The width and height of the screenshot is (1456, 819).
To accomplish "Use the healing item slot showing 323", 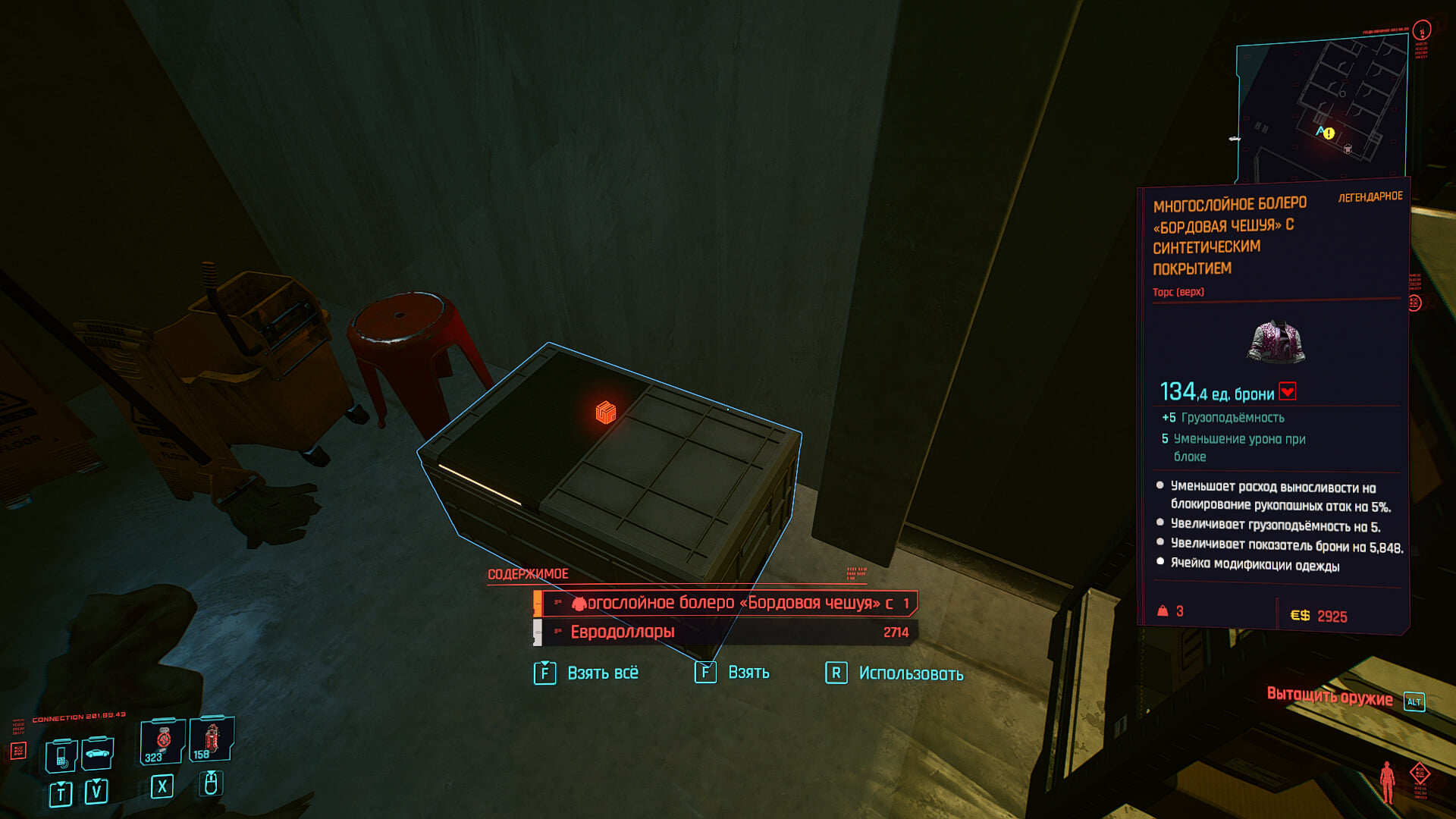I will [162, 741].
